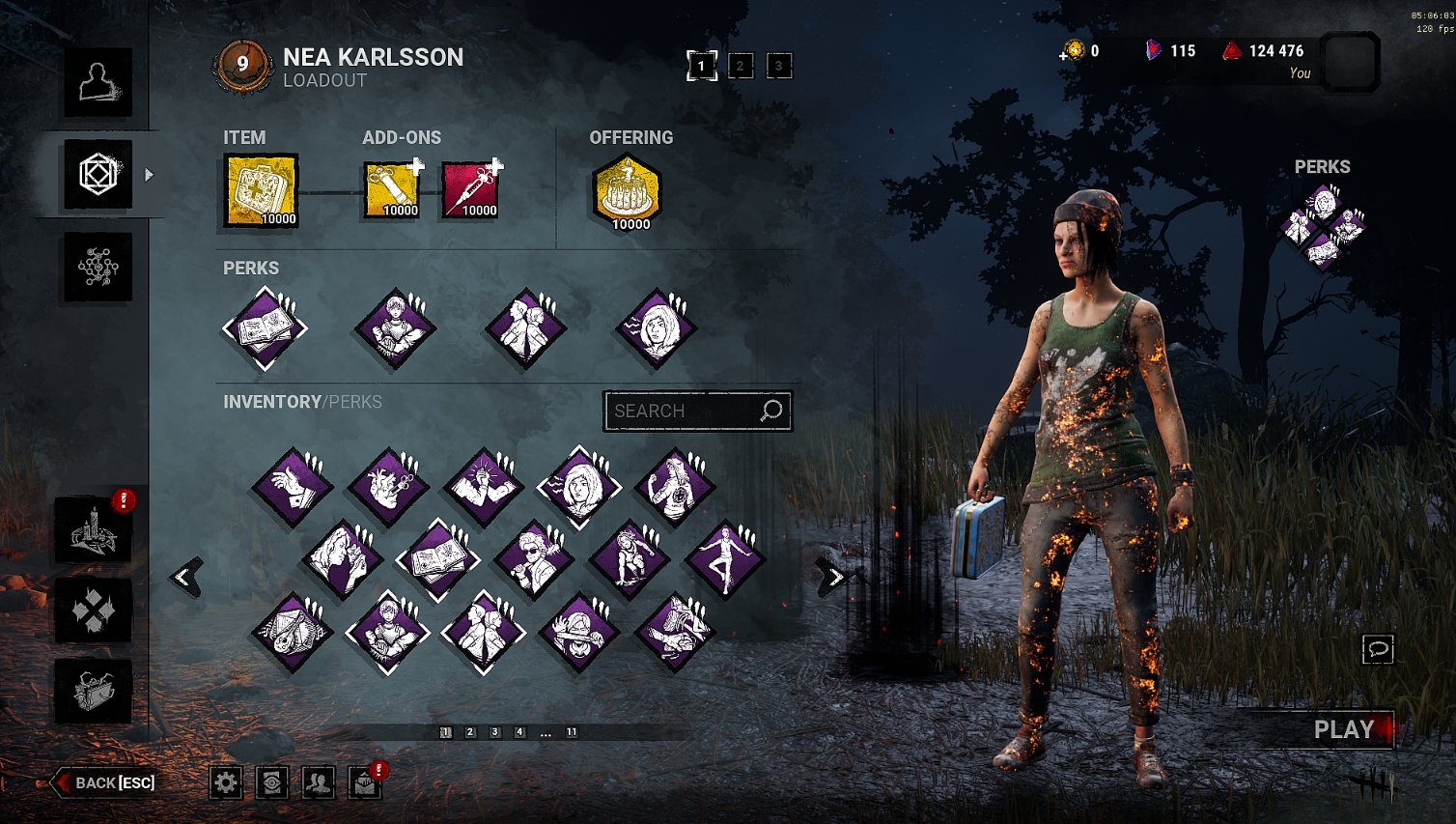Switch to loadout preset 3

coord(779,66)
